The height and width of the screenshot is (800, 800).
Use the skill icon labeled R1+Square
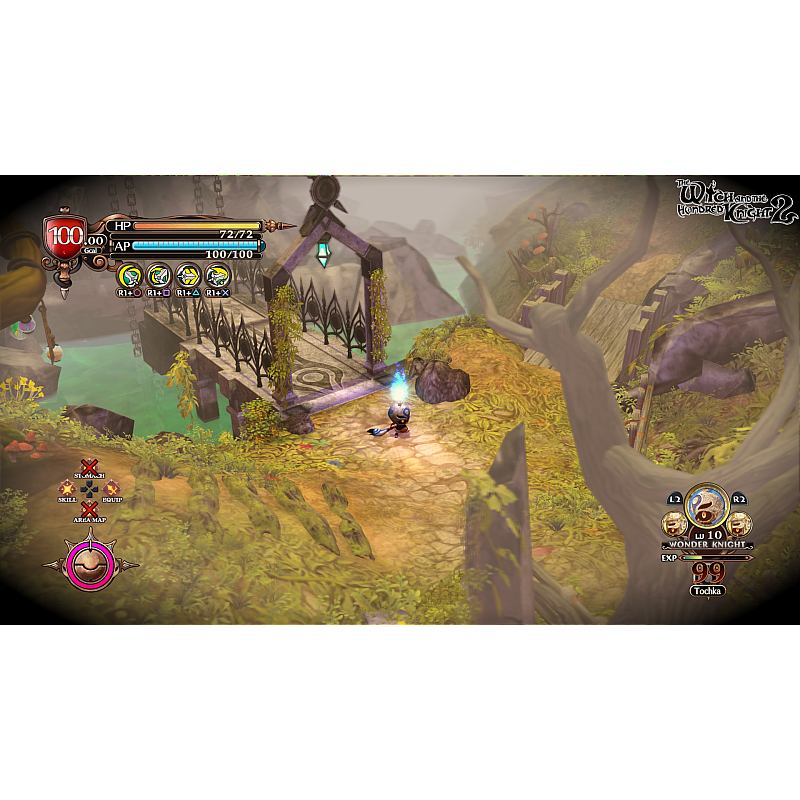[158, 275]
